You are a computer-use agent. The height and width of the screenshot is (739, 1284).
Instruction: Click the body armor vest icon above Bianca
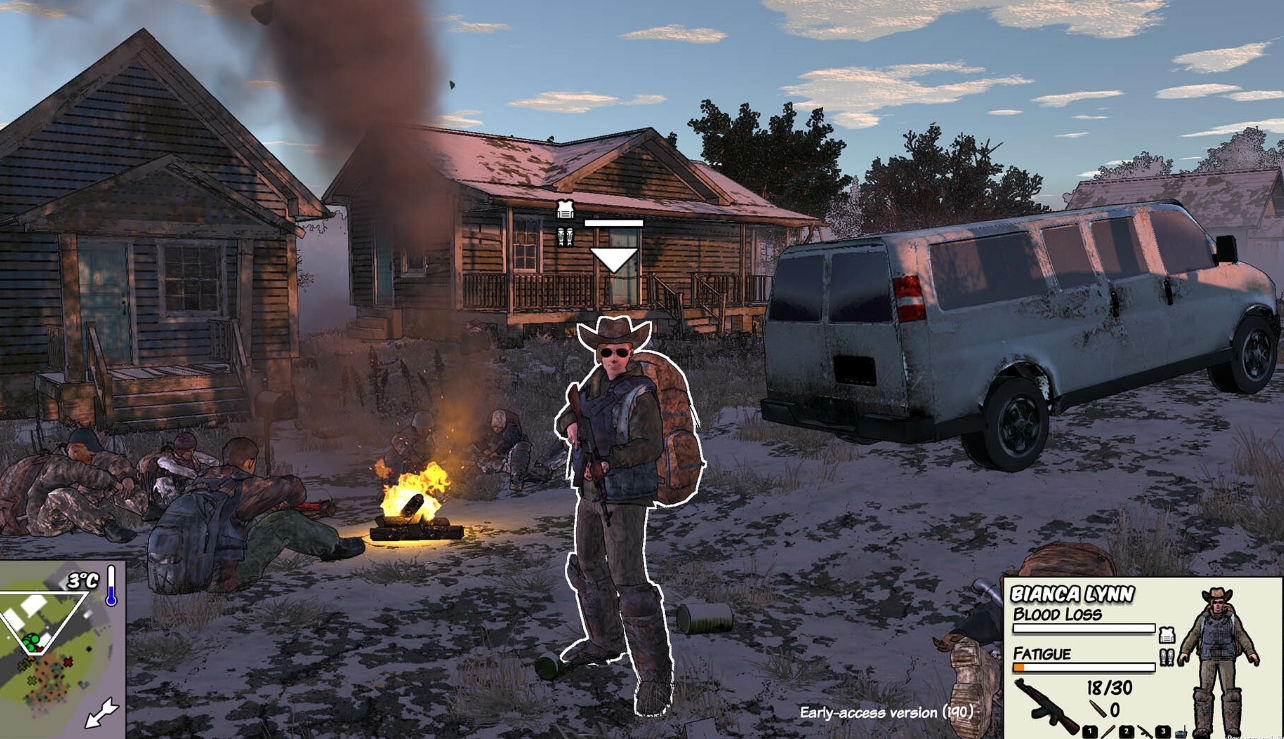click(x=565, y=208)
